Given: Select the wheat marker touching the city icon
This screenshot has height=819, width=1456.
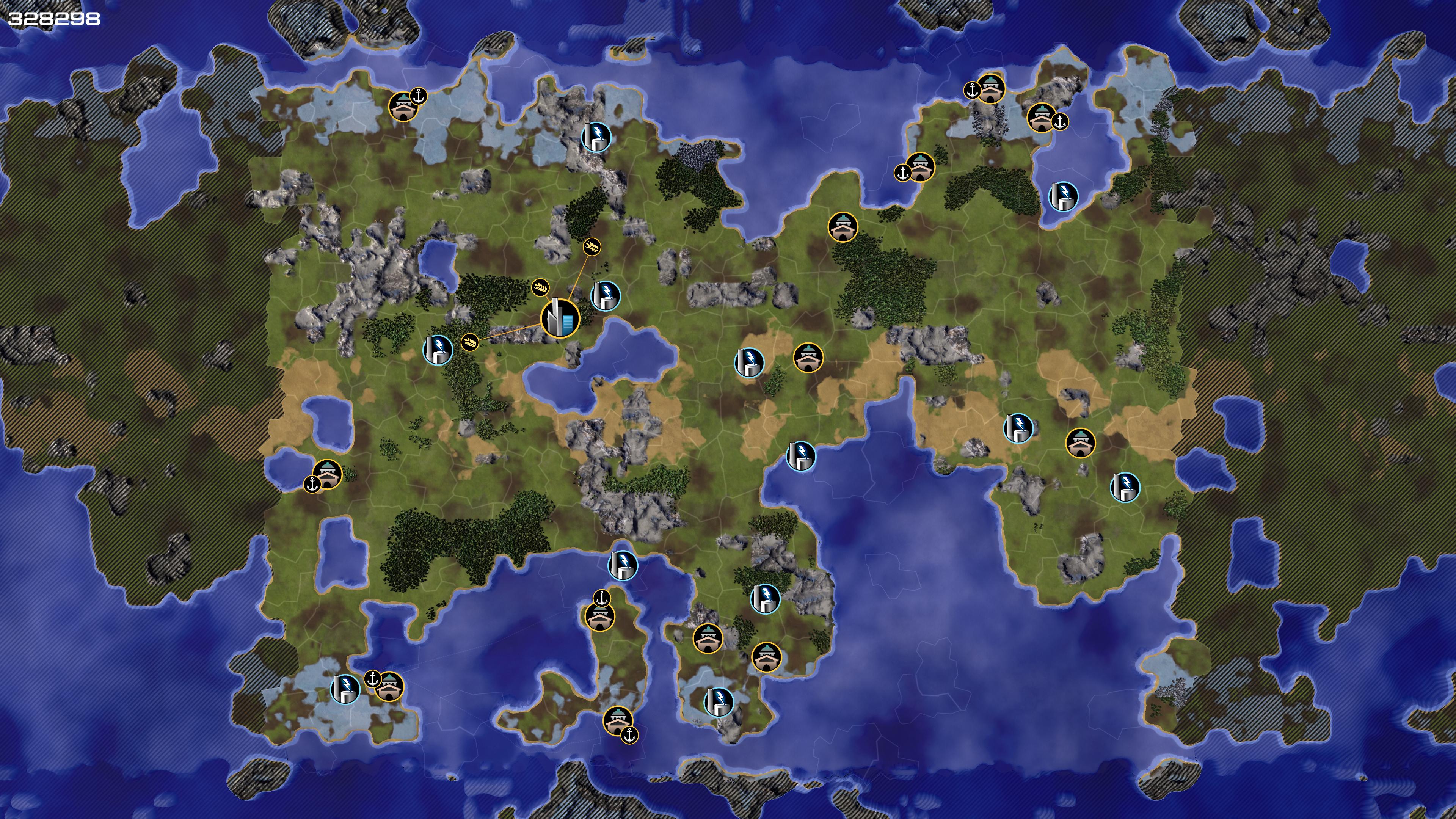Looking at the screenshot, I should pyautogui.click(x=540, y=287).
